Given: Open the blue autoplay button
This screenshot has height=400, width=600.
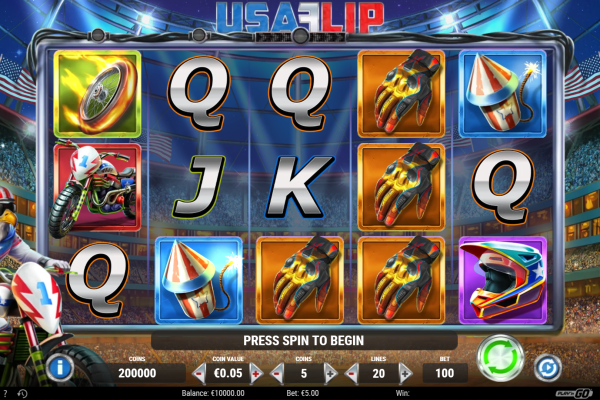Looking at the screenshot, I should pos(547,368).
